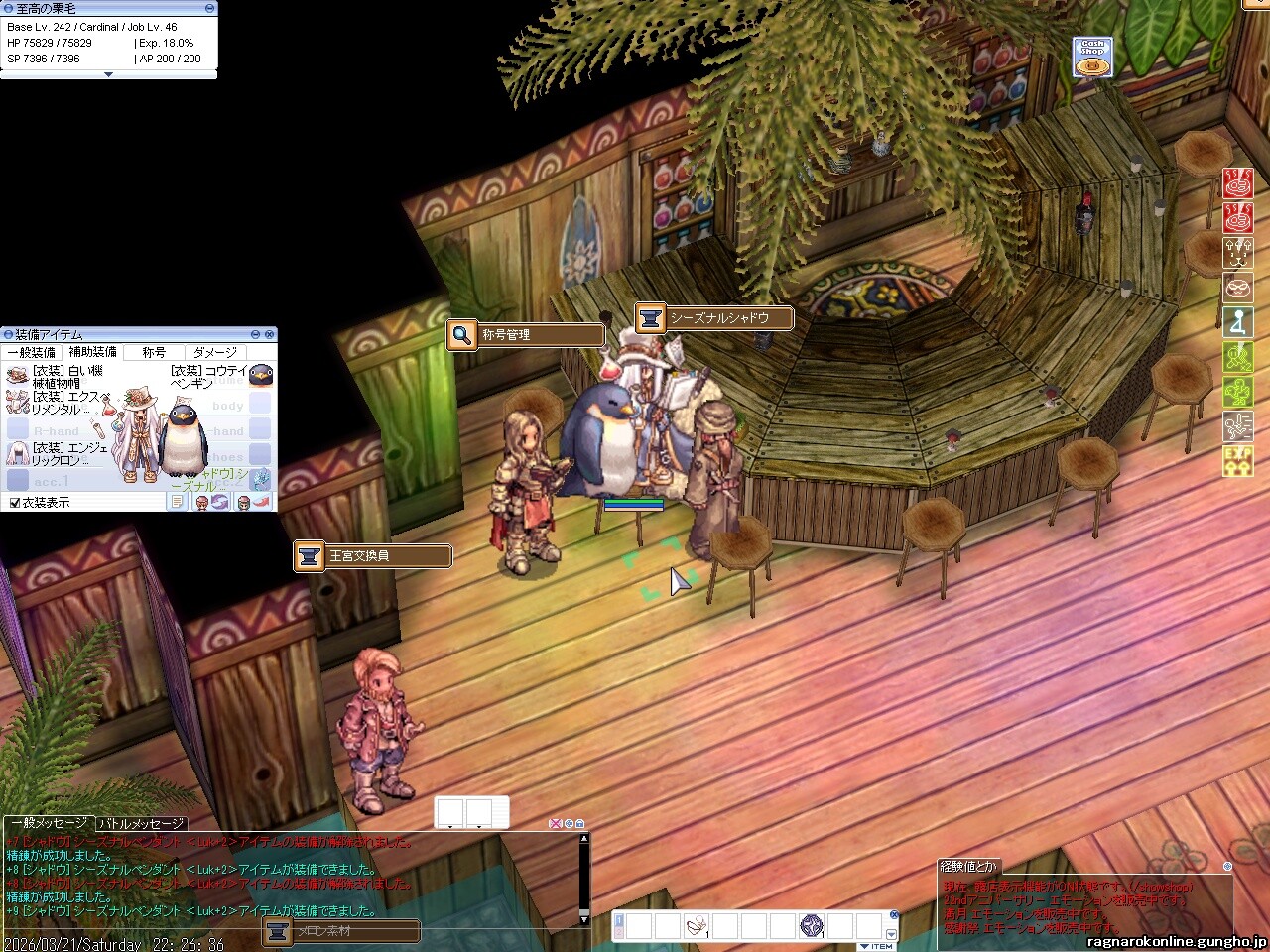Open the 称号管理 magnifier label
This screenshot has width=1270, height=952.
pos(525,335)
